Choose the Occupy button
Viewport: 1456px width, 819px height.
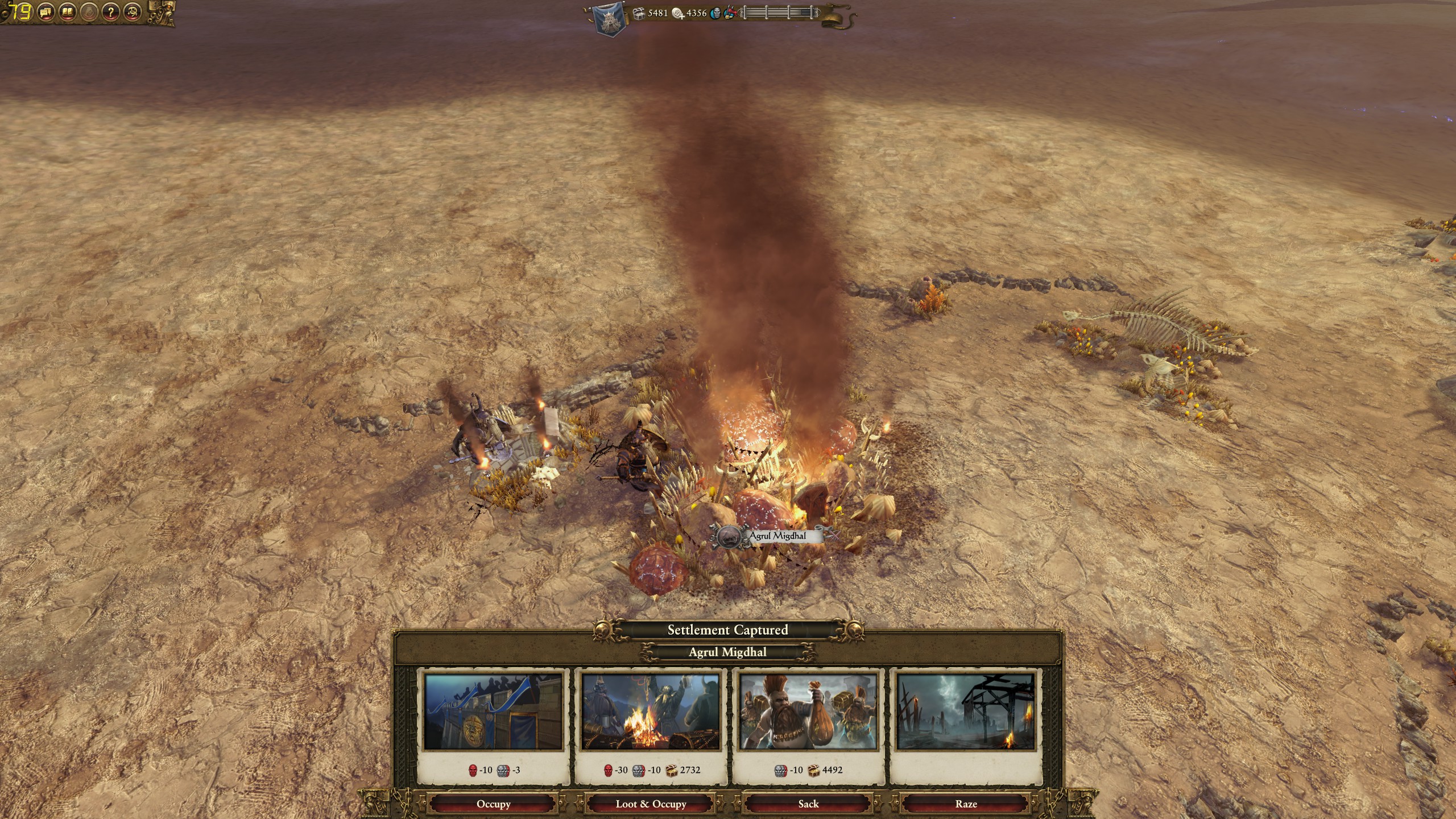tap(493, 804)
